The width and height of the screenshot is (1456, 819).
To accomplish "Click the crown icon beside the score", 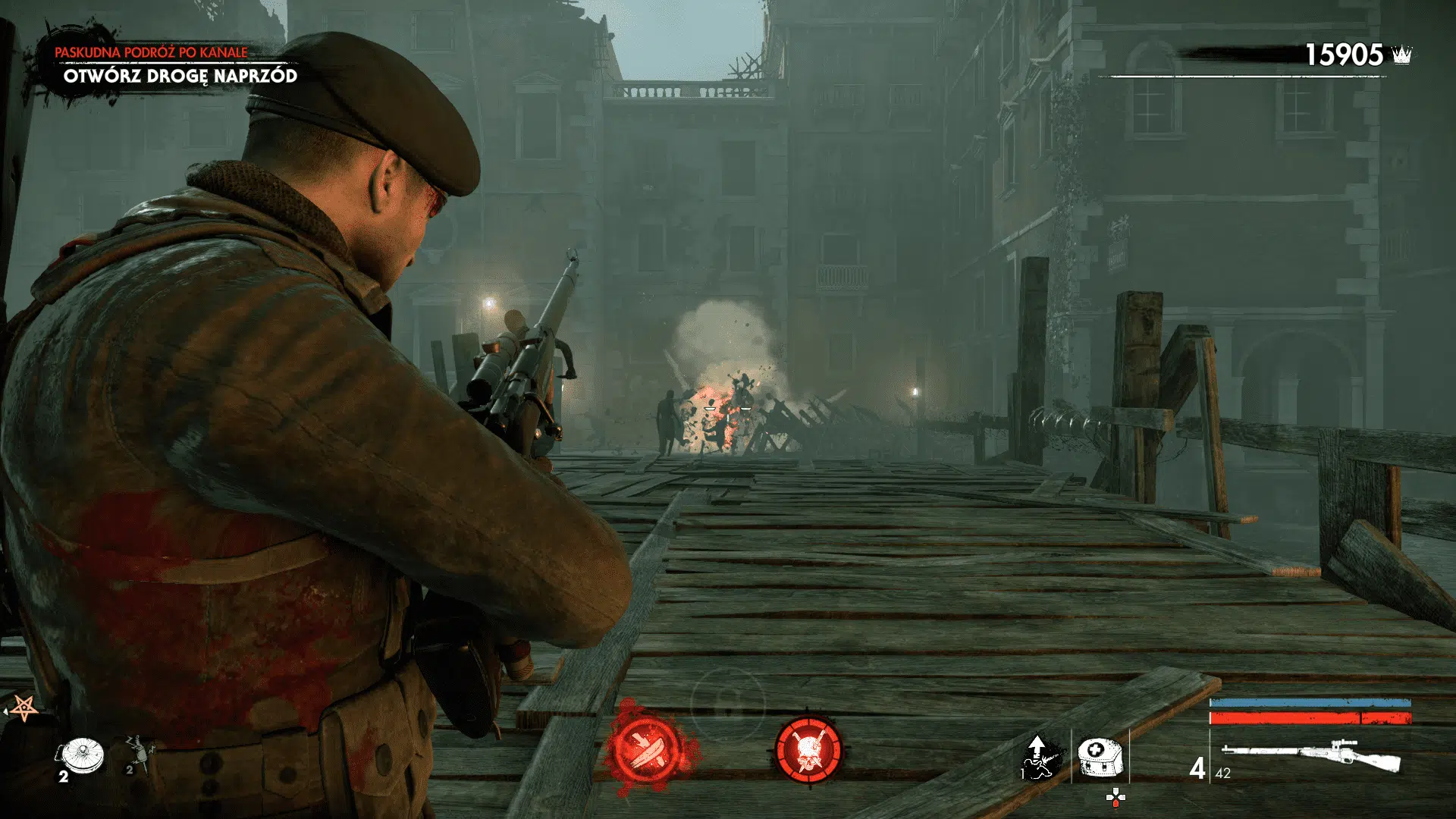I will [1401, 55].
